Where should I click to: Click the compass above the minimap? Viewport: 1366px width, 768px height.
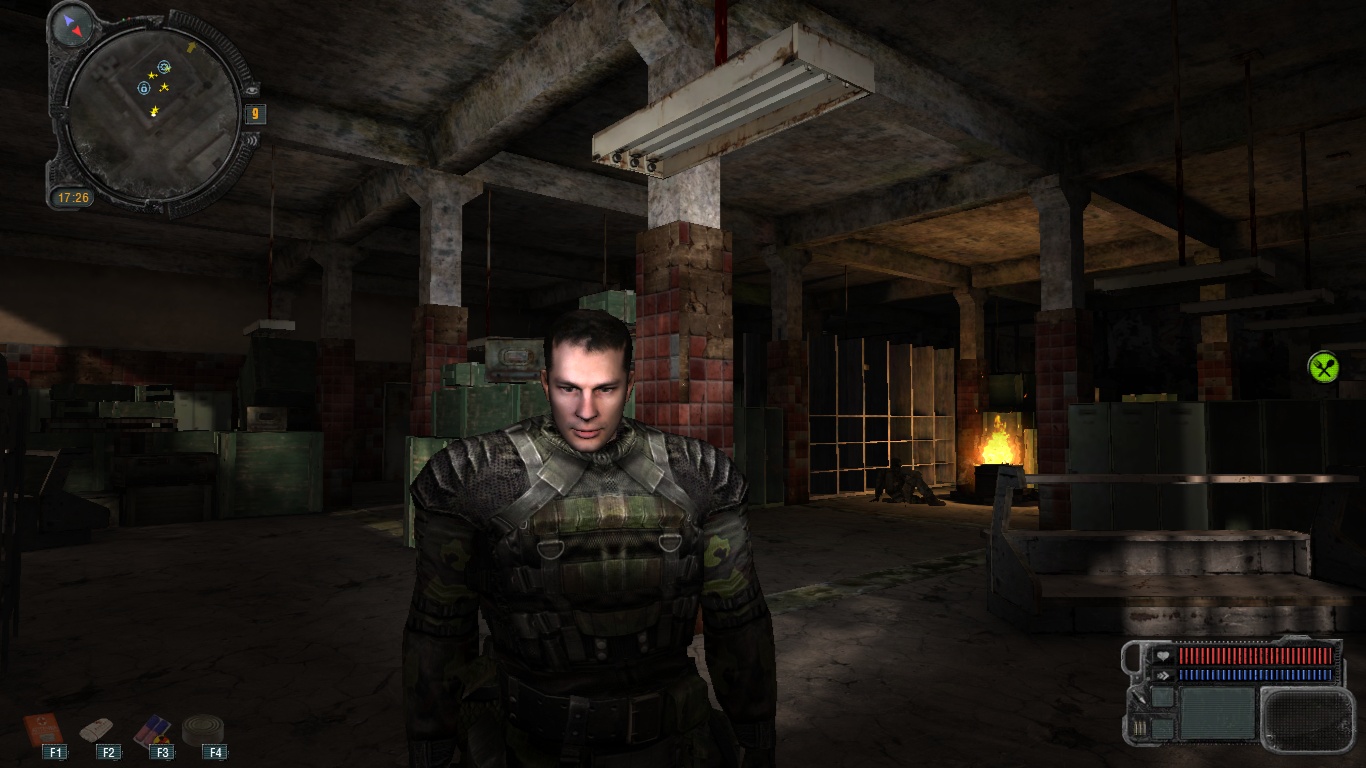pos(74,26)
